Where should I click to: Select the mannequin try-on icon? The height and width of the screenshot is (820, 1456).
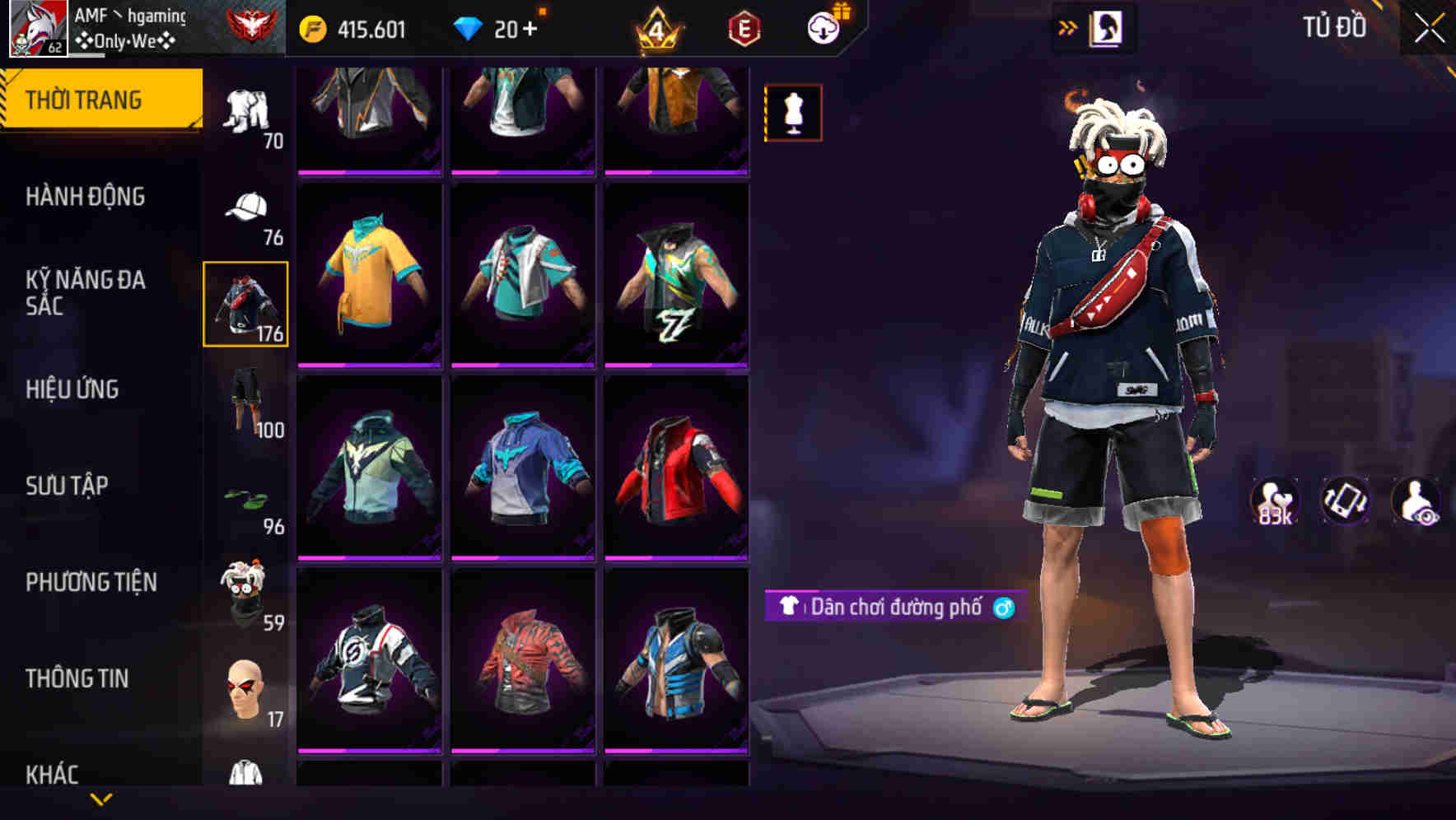coord(792,113)
